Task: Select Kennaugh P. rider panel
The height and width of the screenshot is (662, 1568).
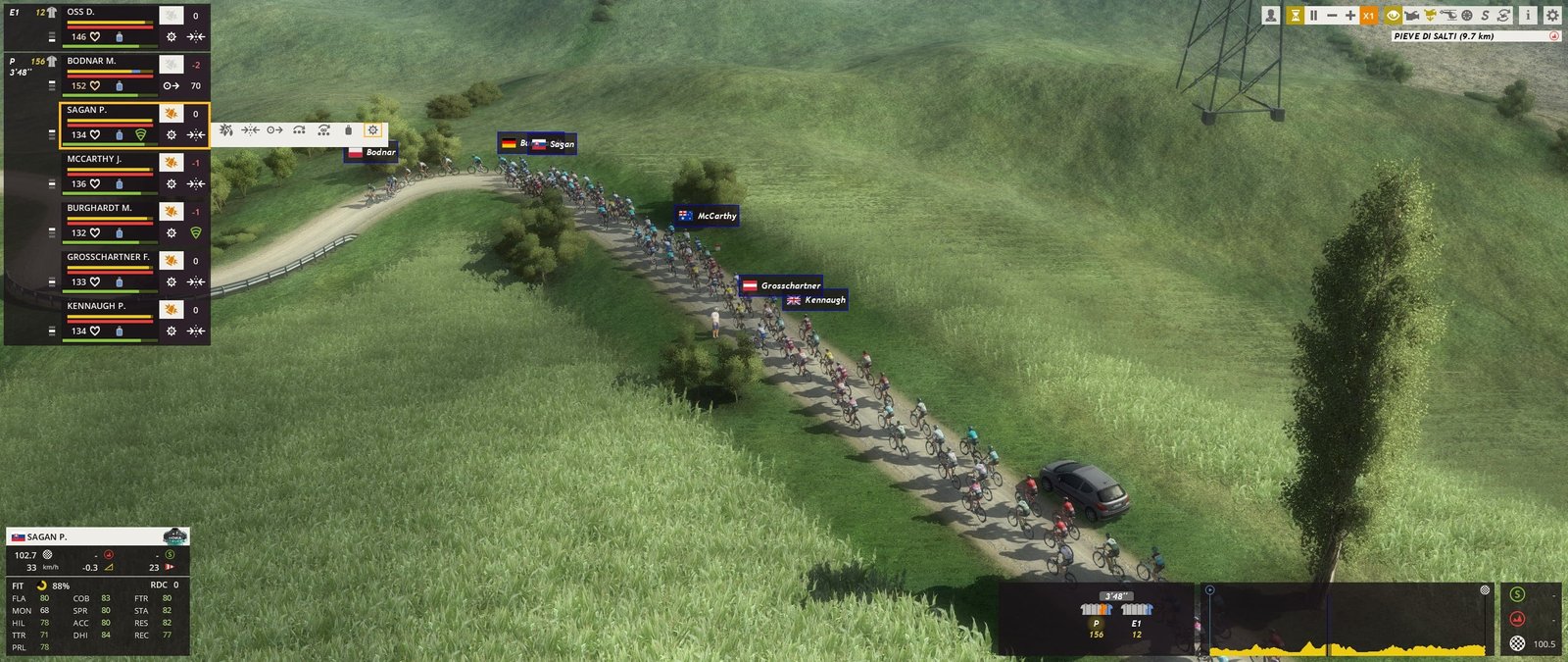Action: point(108,307)
